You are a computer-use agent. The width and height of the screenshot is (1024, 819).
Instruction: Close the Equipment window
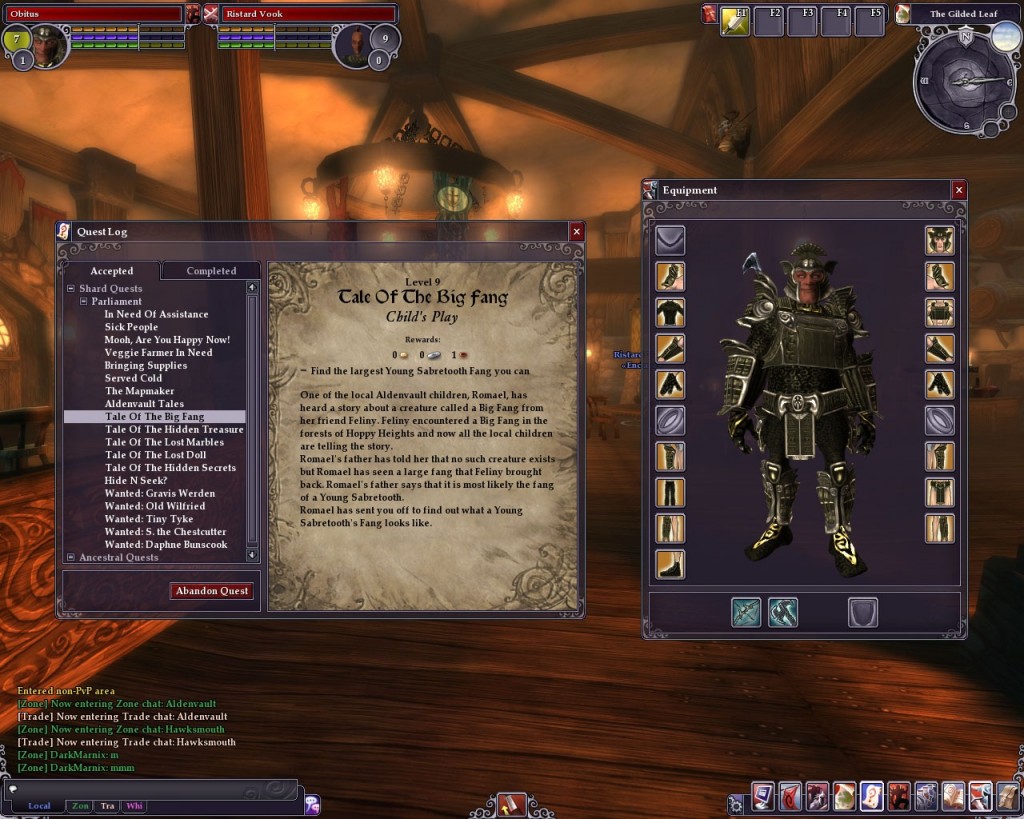click(x=959, y=190)
